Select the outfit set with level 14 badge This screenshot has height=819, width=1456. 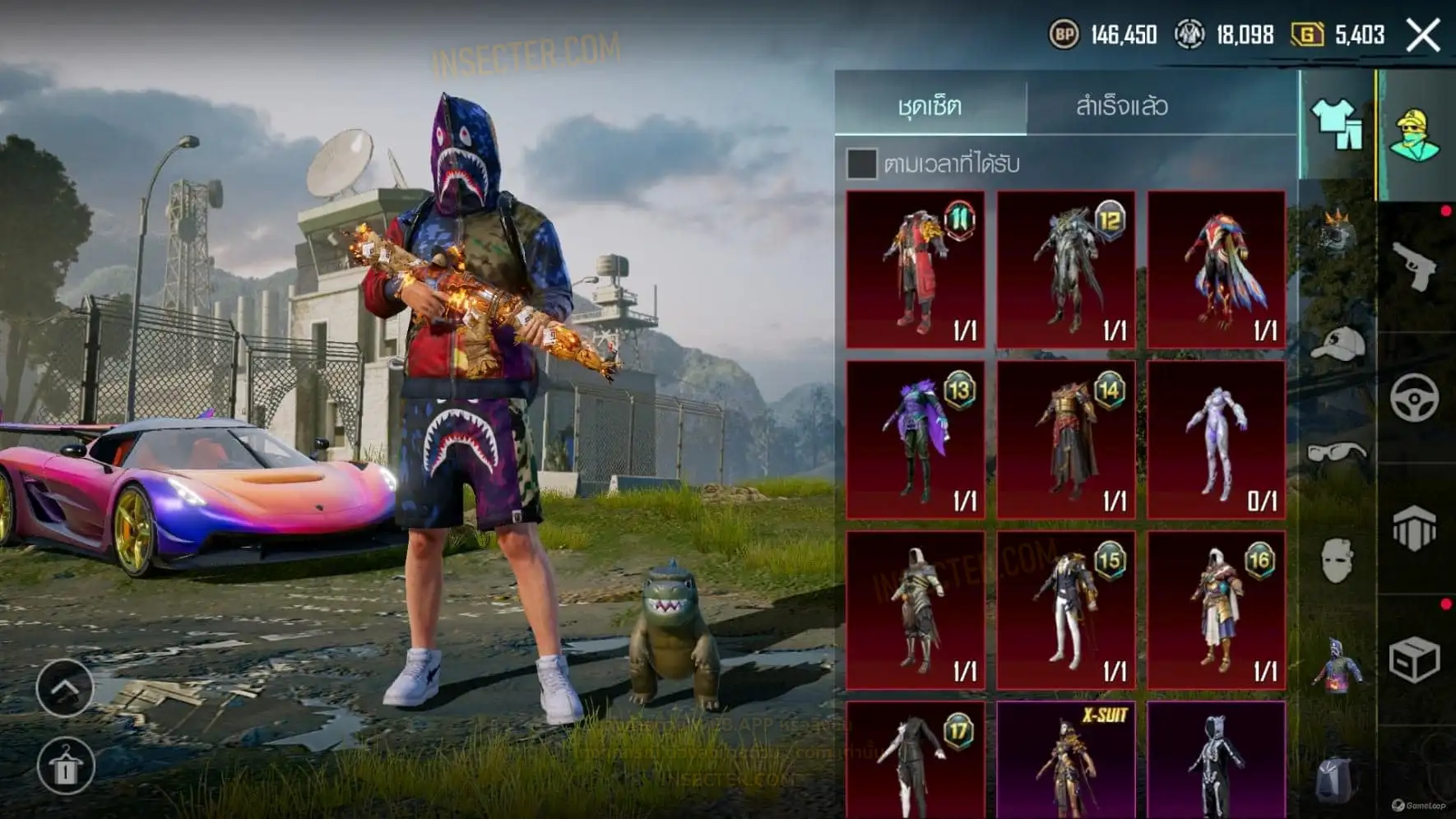pyautogui.click(x=1066, y=440)
